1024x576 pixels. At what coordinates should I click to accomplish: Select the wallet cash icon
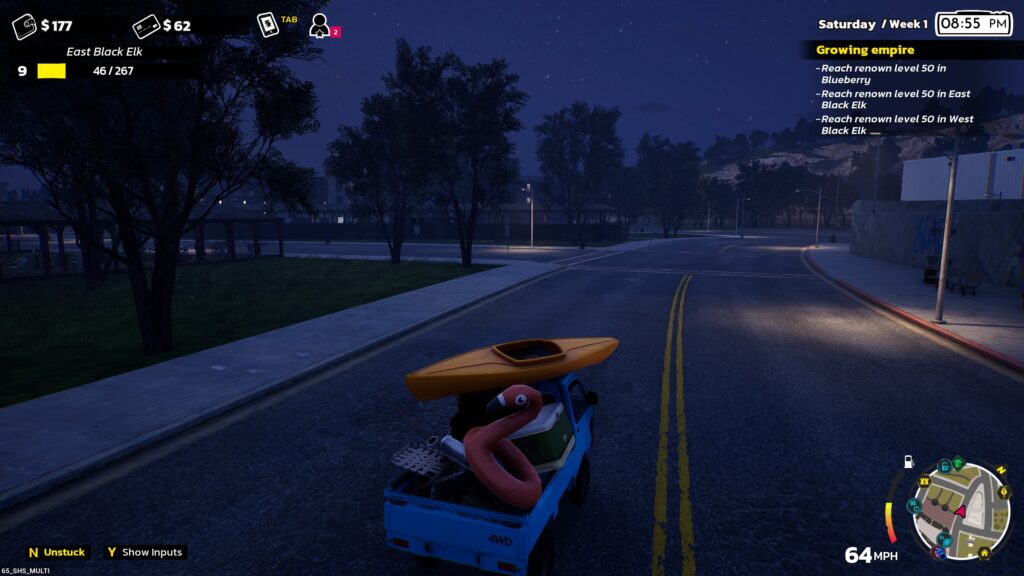[x=24, y=25]
